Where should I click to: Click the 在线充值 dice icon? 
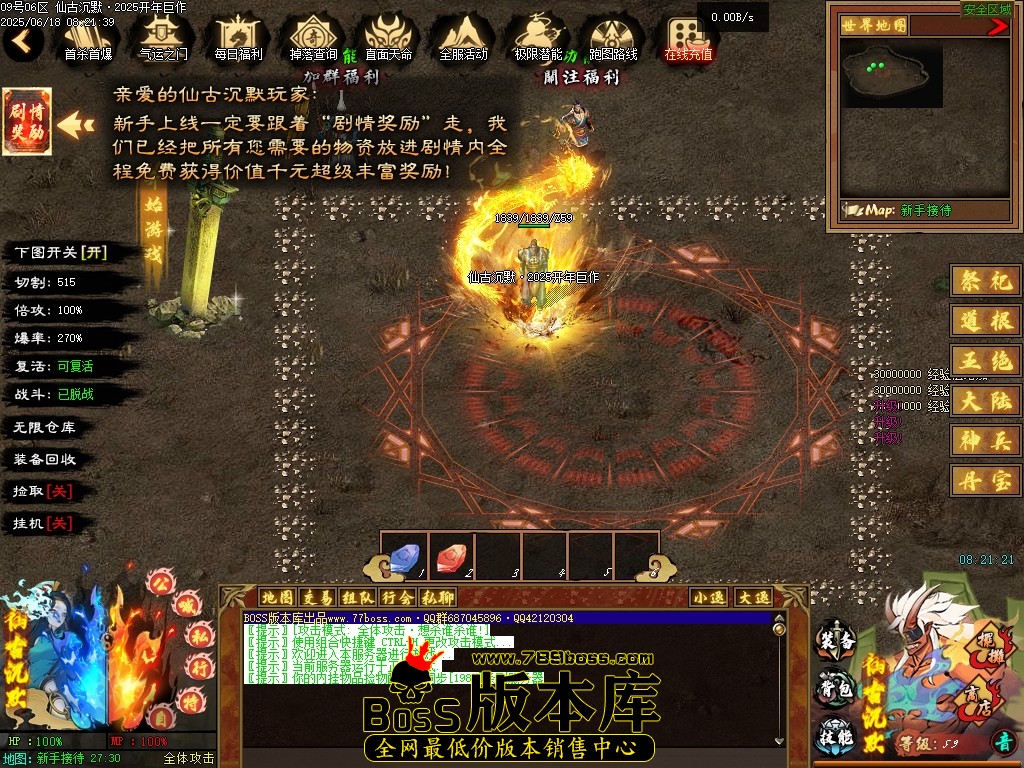(688, 38)
